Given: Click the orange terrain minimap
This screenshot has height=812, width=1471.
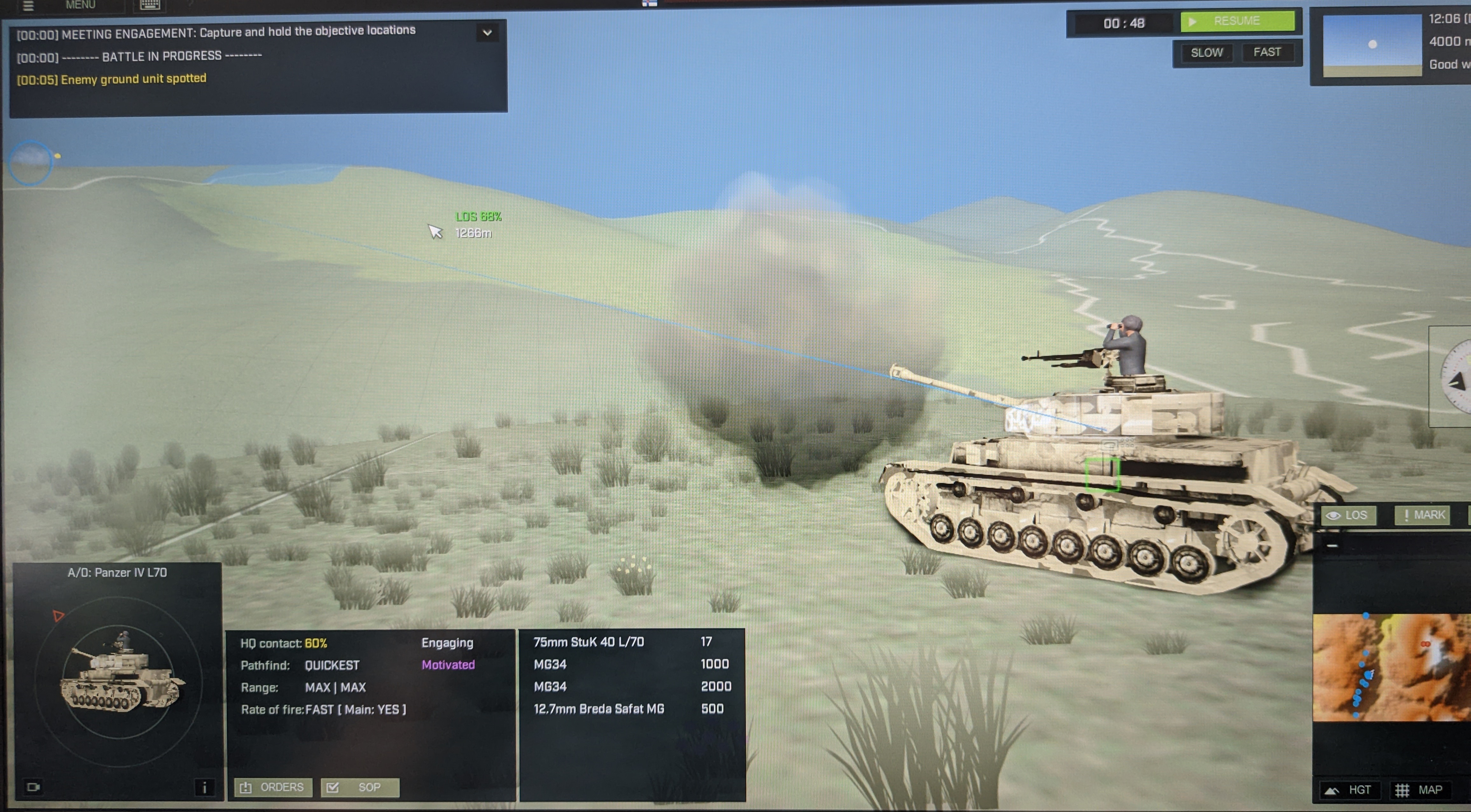Looking at the screenshot, I should tap(1391, 668).
